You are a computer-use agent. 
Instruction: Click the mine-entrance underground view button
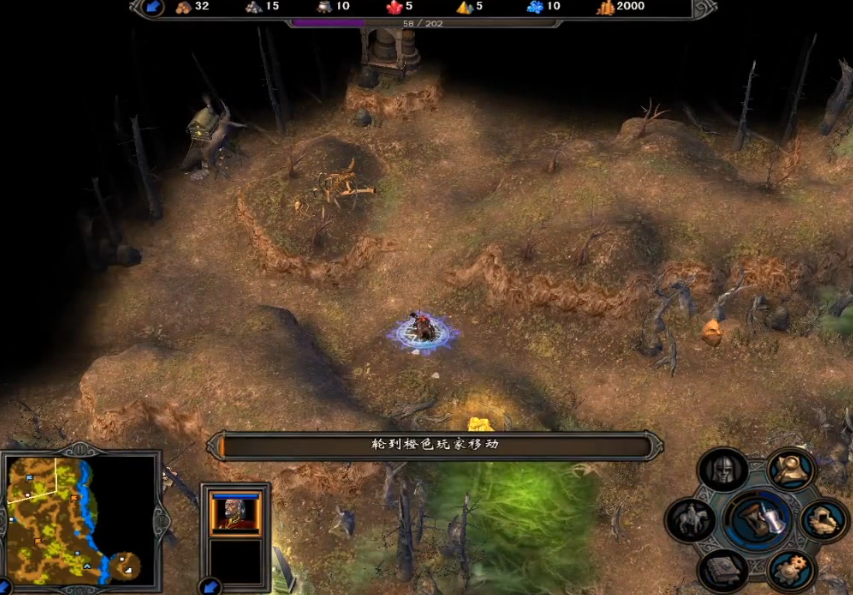point(824,519)
